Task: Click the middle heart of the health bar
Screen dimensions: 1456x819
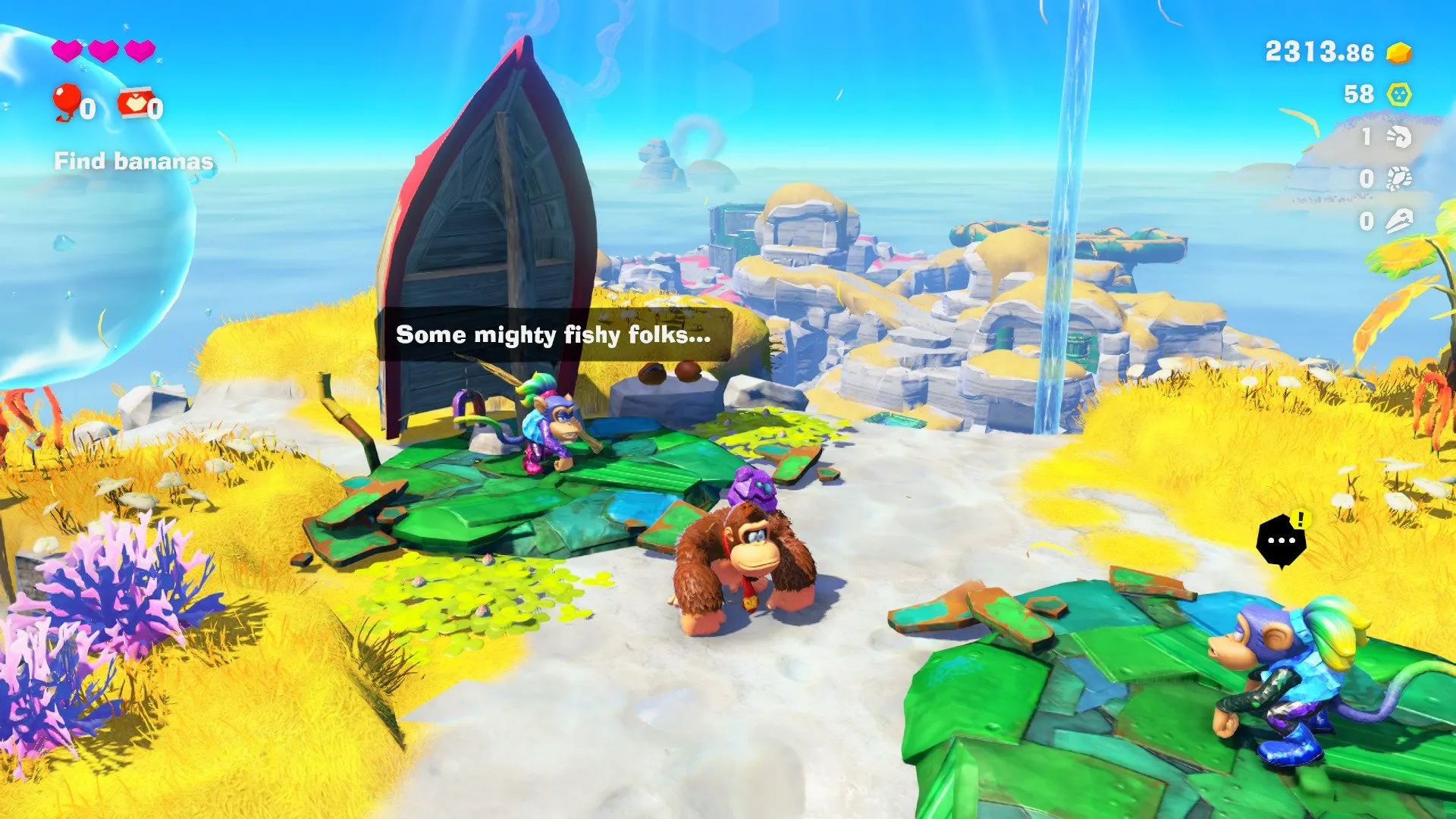Action: [102, 50]
